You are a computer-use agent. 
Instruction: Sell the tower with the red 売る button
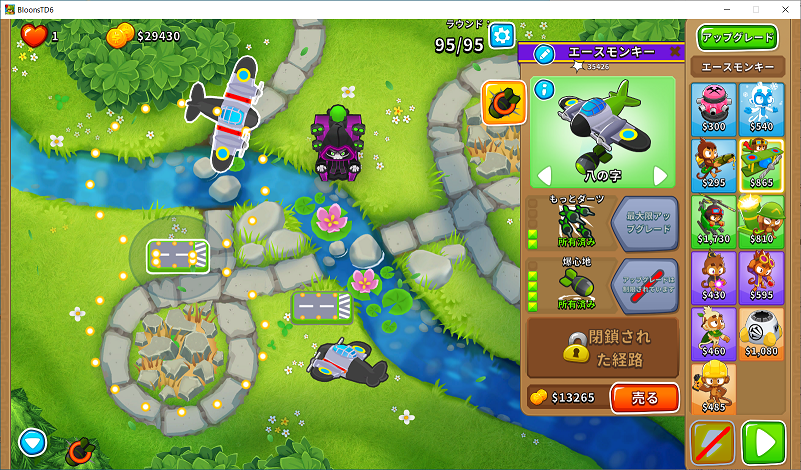click(644, 398)
